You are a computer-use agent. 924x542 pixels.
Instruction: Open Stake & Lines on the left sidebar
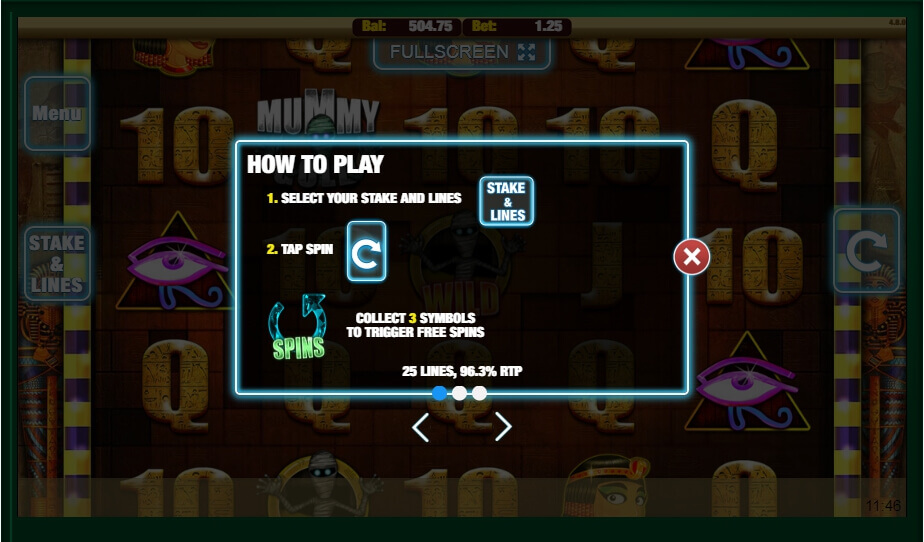(57, 264)
